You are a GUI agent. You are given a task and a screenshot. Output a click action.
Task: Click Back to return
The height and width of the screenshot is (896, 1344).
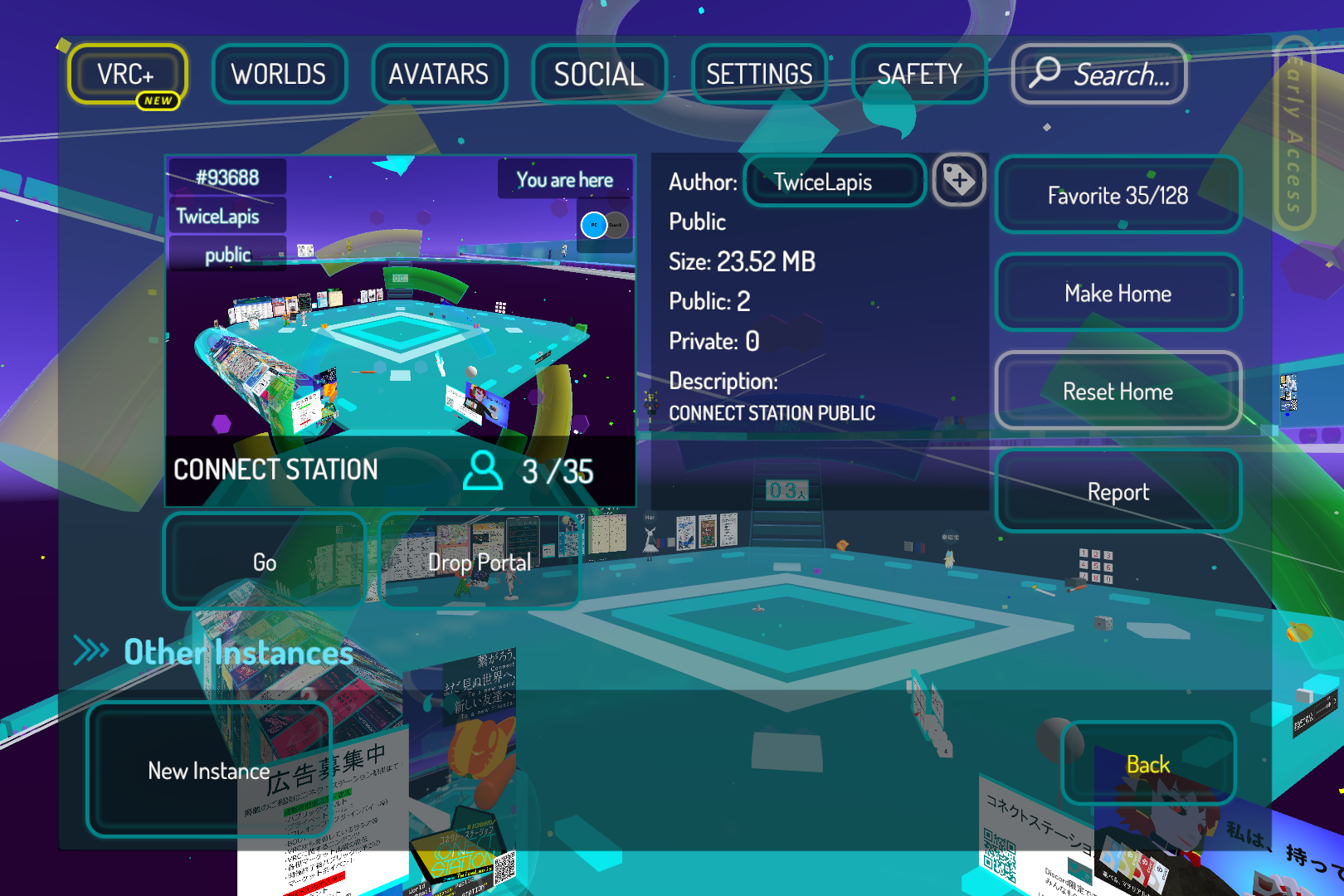[x=1147, y=764]
